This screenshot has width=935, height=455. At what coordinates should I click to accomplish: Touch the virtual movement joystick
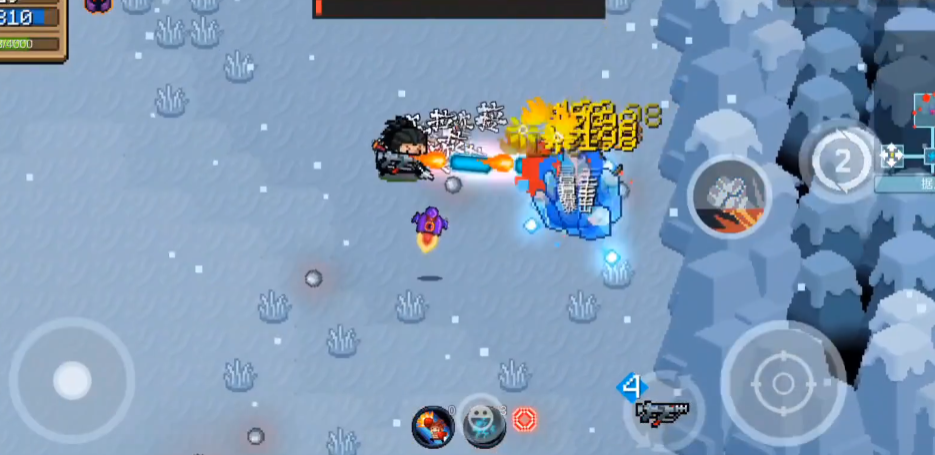tap(72, 380)
